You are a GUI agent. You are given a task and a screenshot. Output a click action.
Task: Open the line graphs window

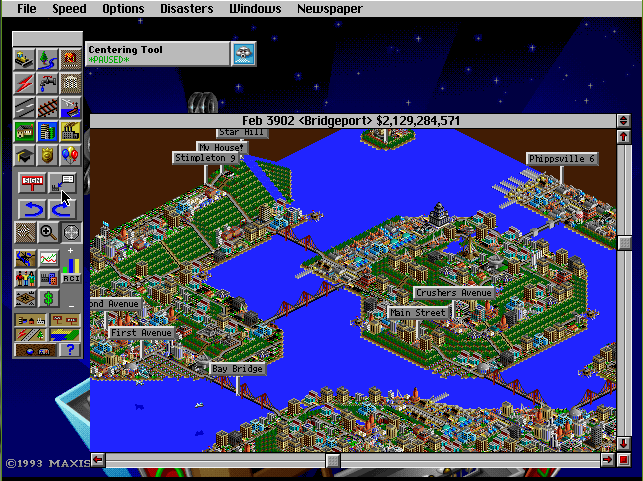[47, 259]
